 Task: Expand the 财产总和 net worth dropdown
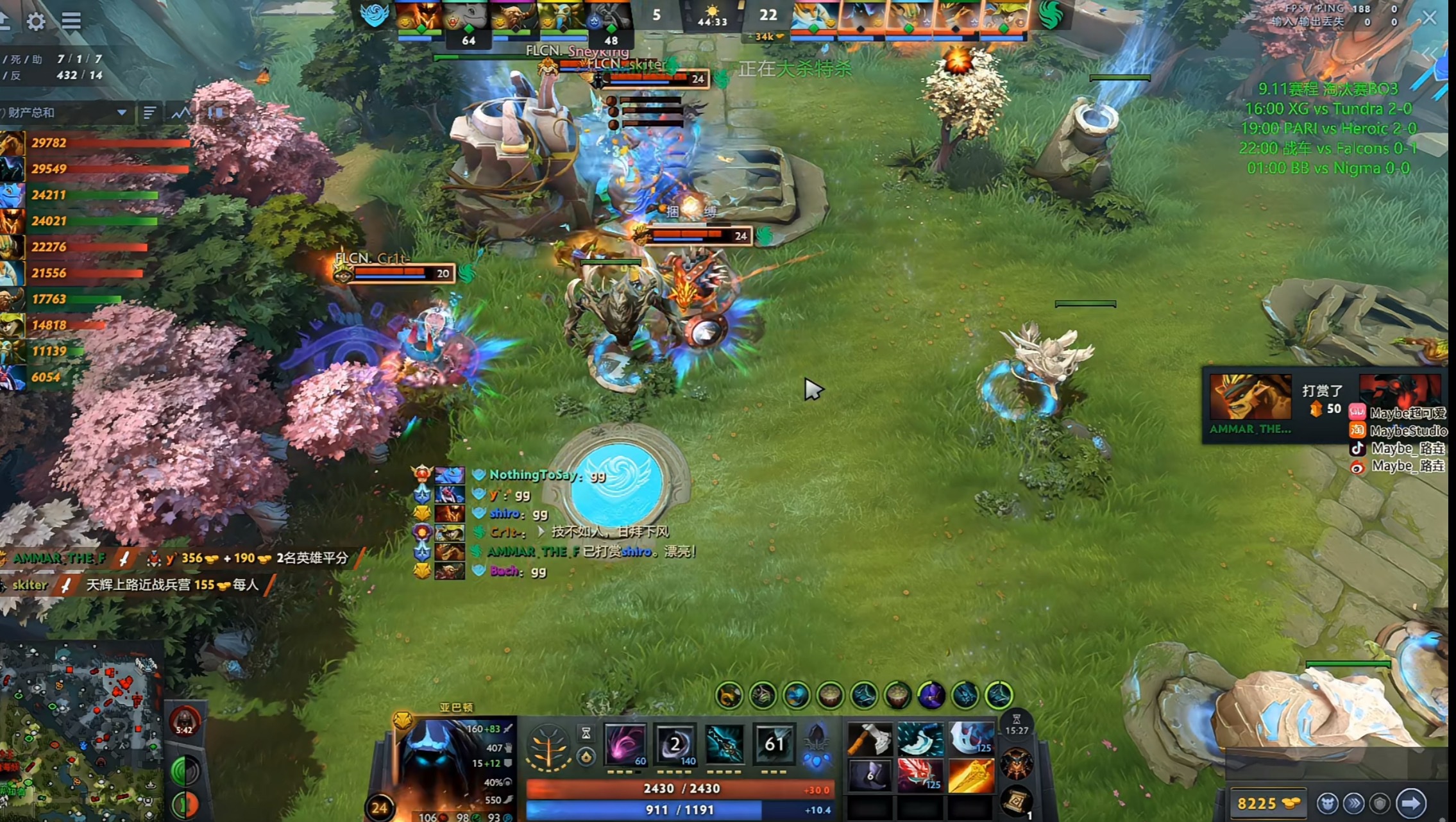(121, 113)
